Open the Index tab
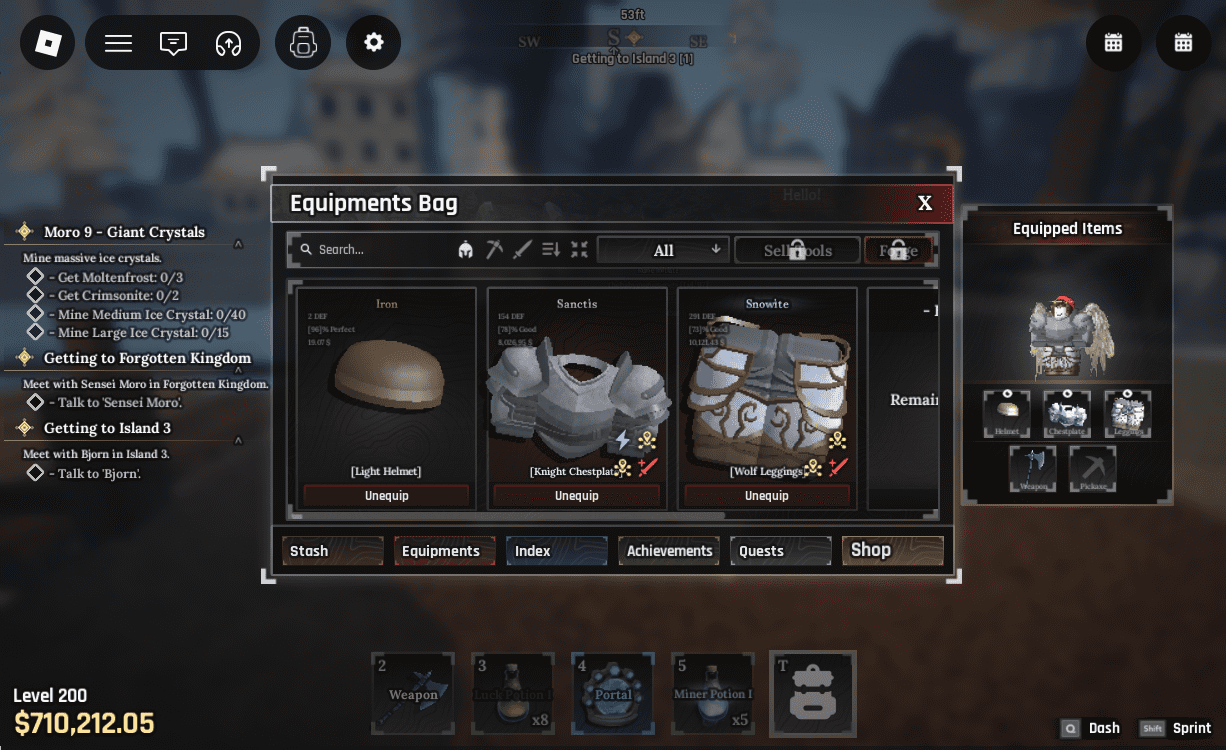 (x=556, y=551)
